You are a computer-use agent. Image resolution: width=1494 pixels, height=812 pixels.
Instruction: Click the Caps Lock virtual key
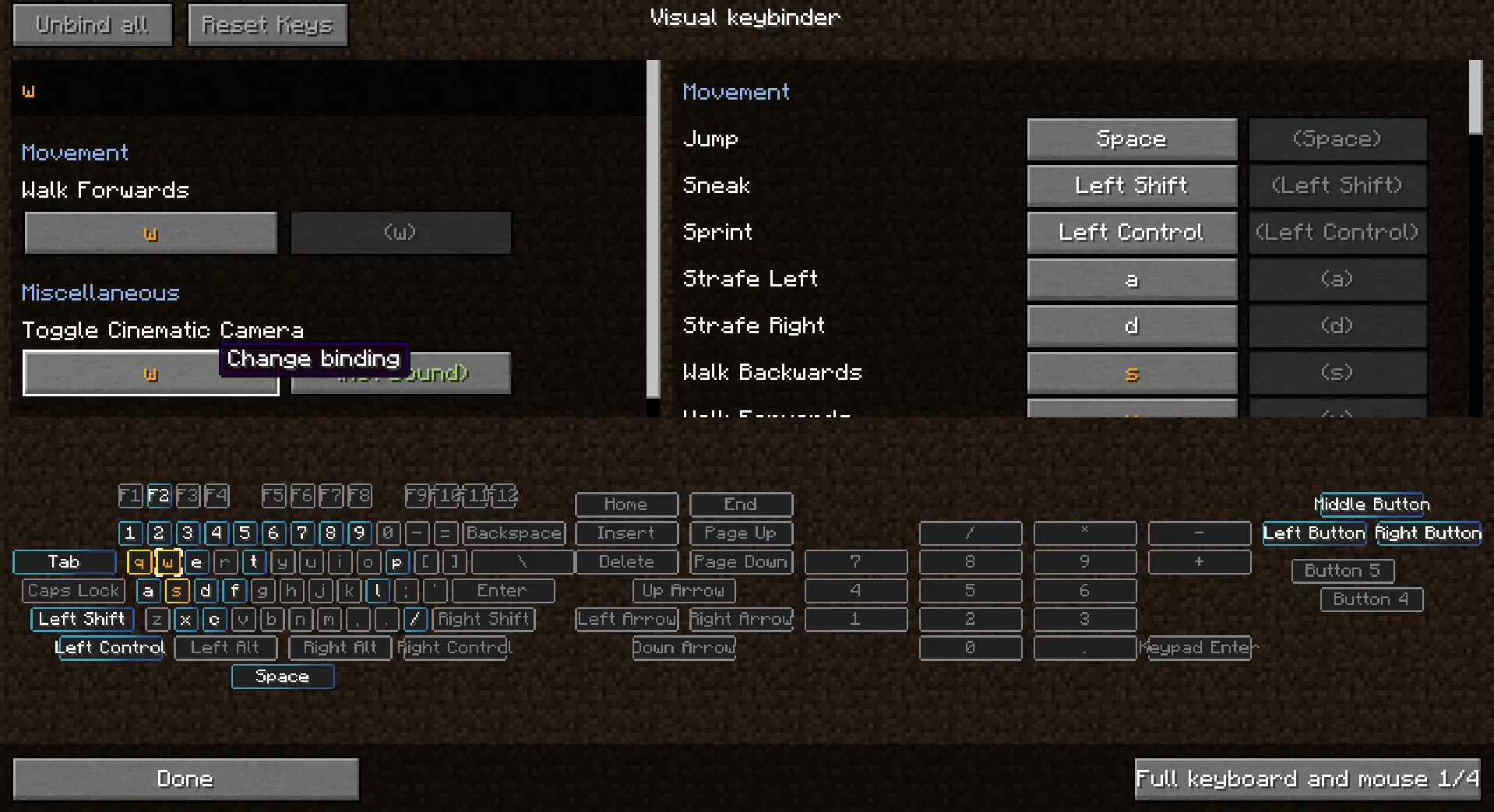pyautogui.click(x=72, y=591)
